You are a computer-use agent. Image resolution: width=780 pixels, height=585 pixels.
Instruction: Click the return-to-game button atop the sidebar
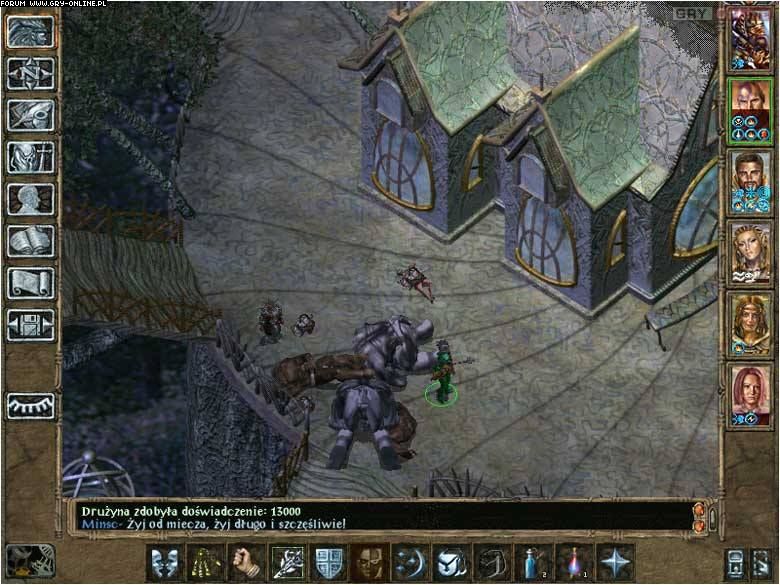tap(31, 31)
